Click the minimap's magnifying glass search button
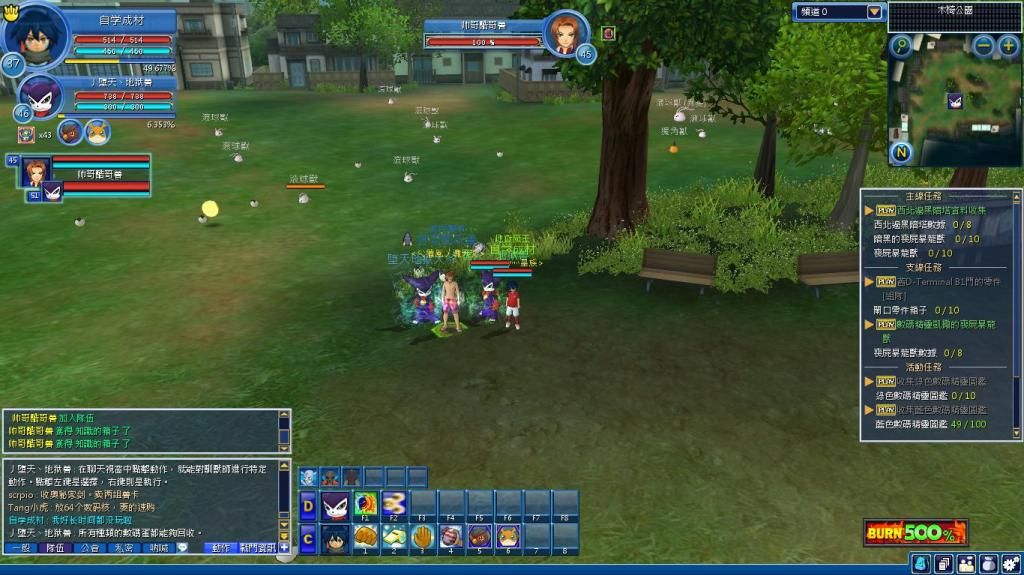 tap(901, 45)
